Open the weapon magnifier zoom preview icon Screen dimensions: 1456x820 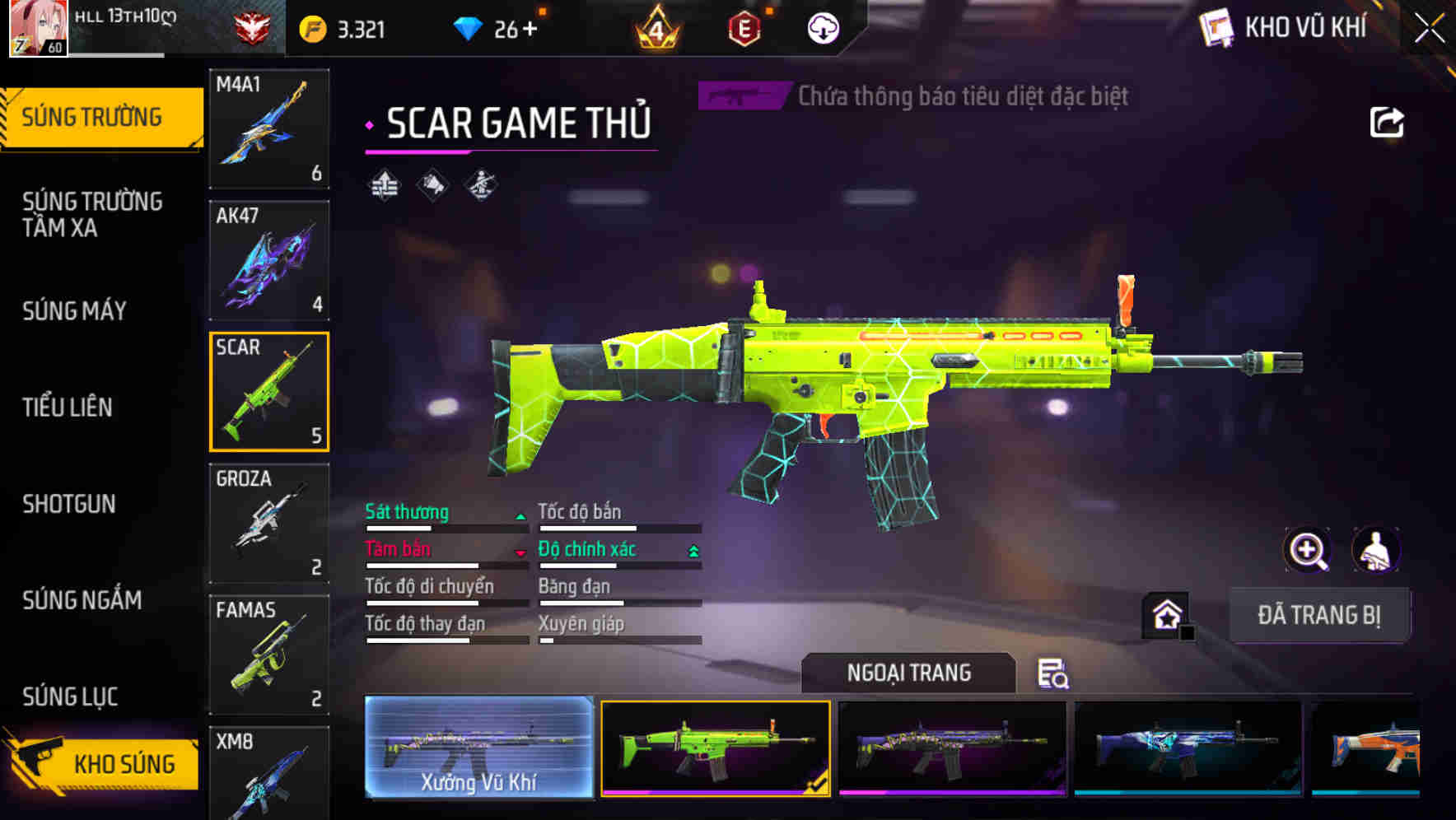pyautogui.click(x=1306, y=550)
